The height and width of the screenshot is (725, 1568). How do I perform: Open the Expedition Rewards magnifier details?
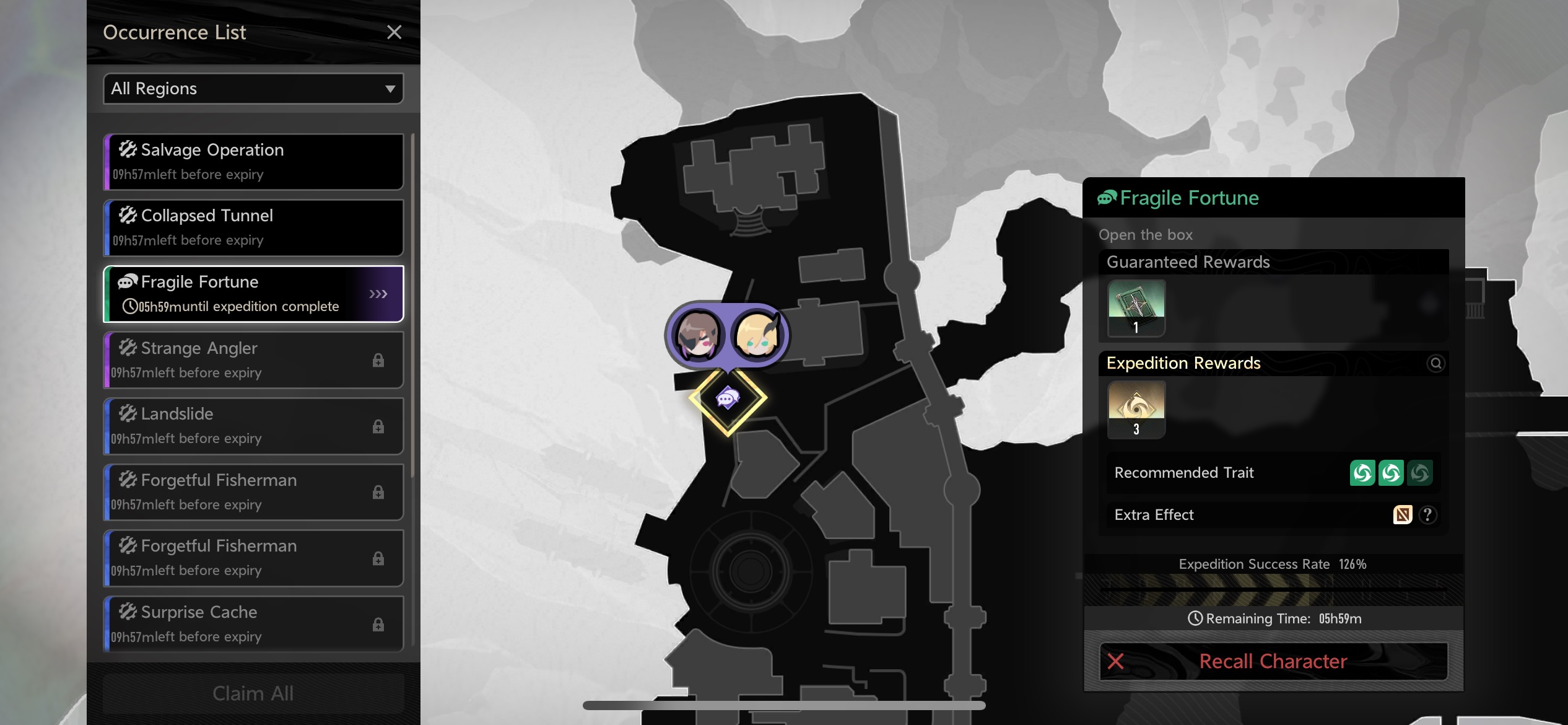point(1435,363)
